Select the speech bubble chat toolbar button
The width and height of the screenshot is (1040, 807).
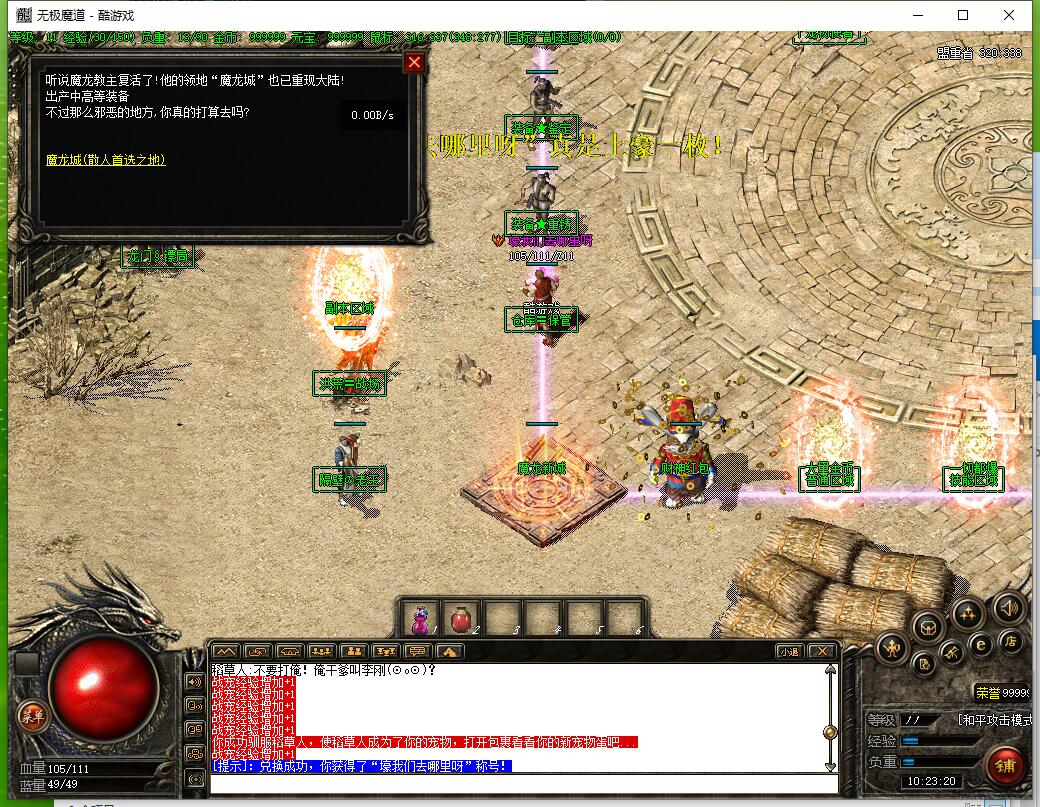[x=416, y=651]
